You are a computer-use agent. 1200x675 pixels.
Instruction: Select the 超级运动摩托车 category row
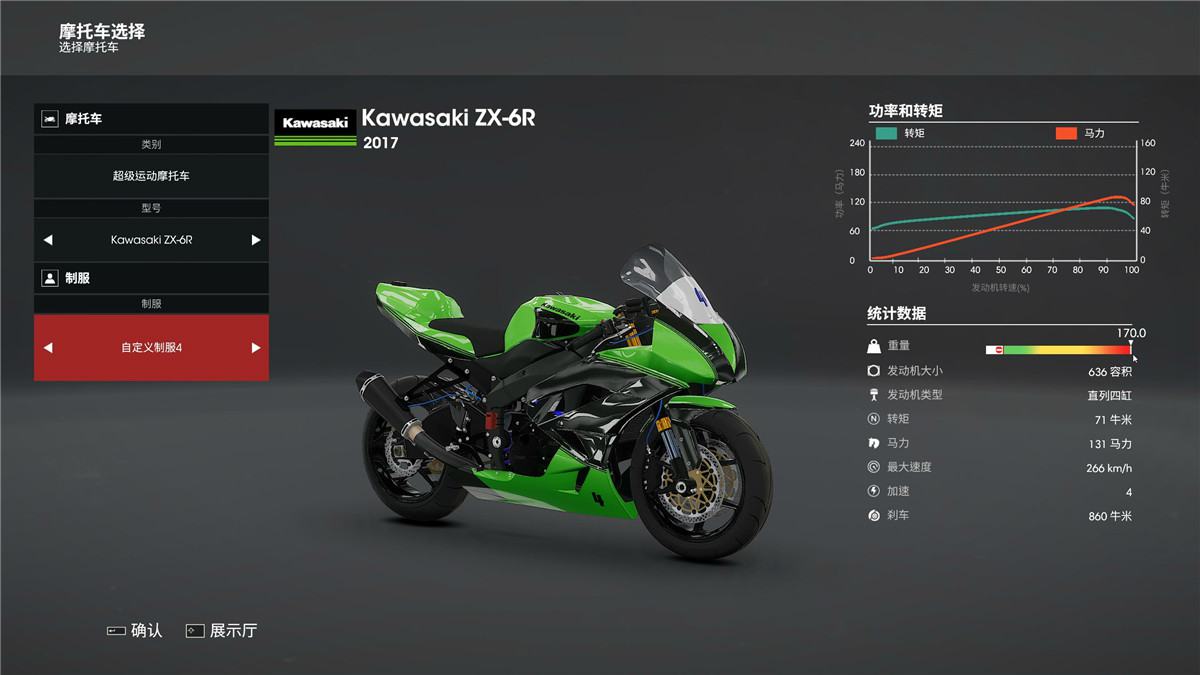151,176
